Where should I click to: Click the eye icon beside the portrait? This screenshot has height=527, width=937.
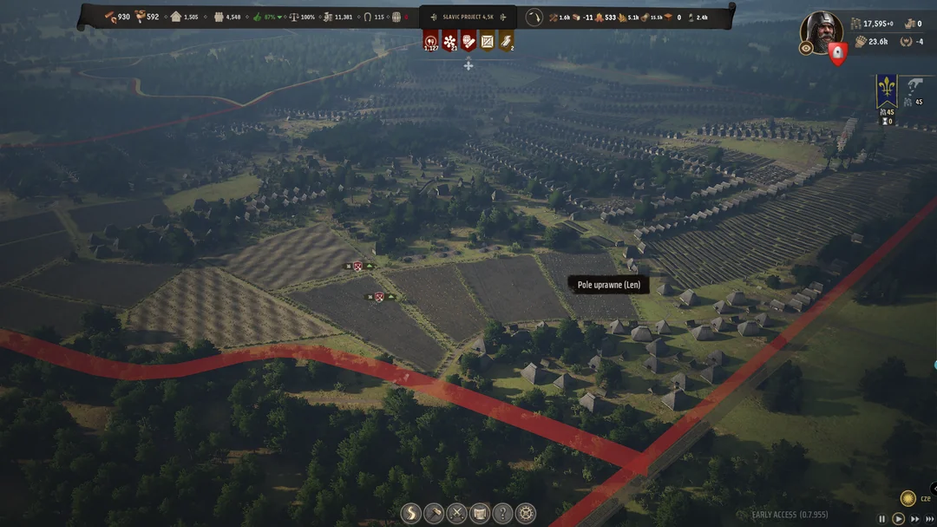click(806, 48)
